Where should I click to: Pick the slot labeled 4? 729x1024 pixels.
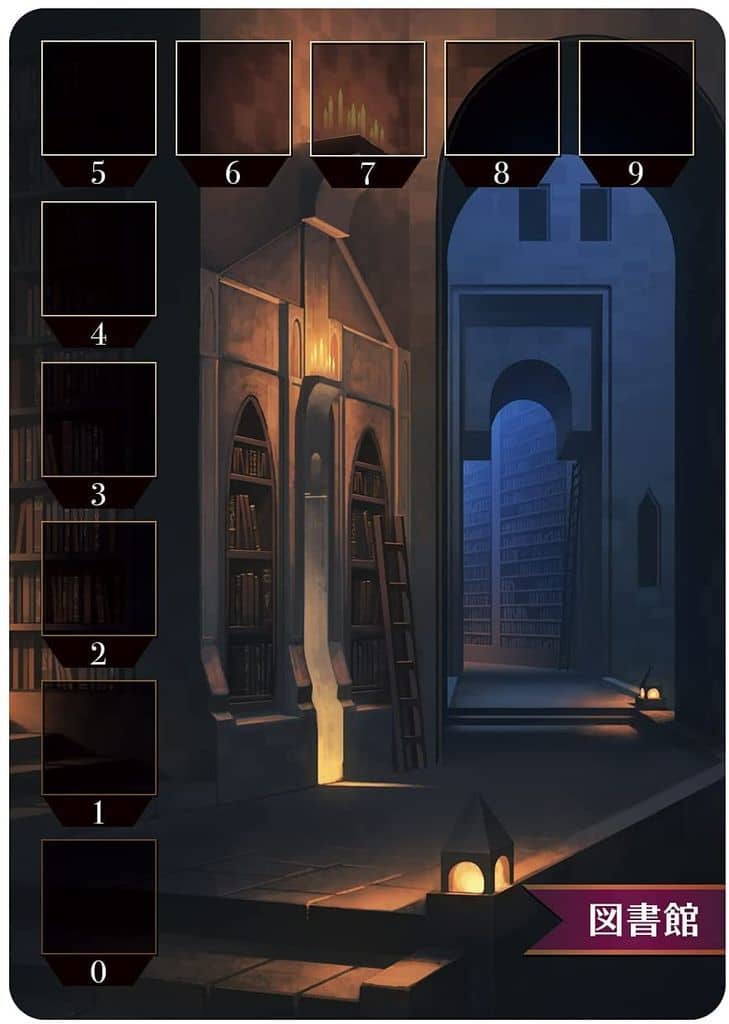coord(98,258)
